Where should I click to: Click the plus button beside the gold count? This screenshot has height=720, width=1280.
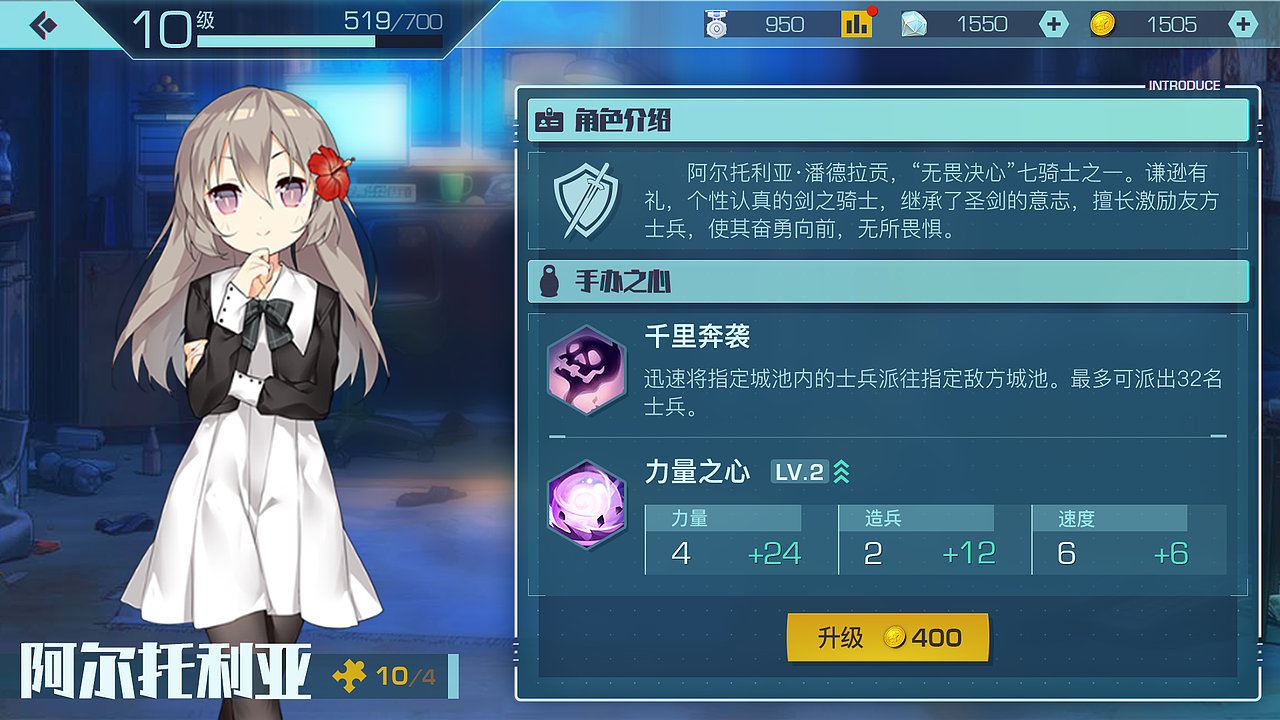1241,23
